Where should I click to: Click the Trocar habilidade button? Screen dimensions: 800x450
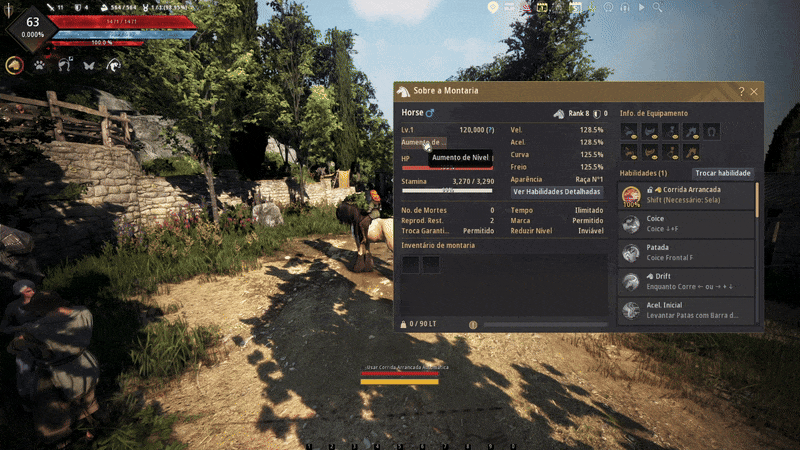pos(722,173)
